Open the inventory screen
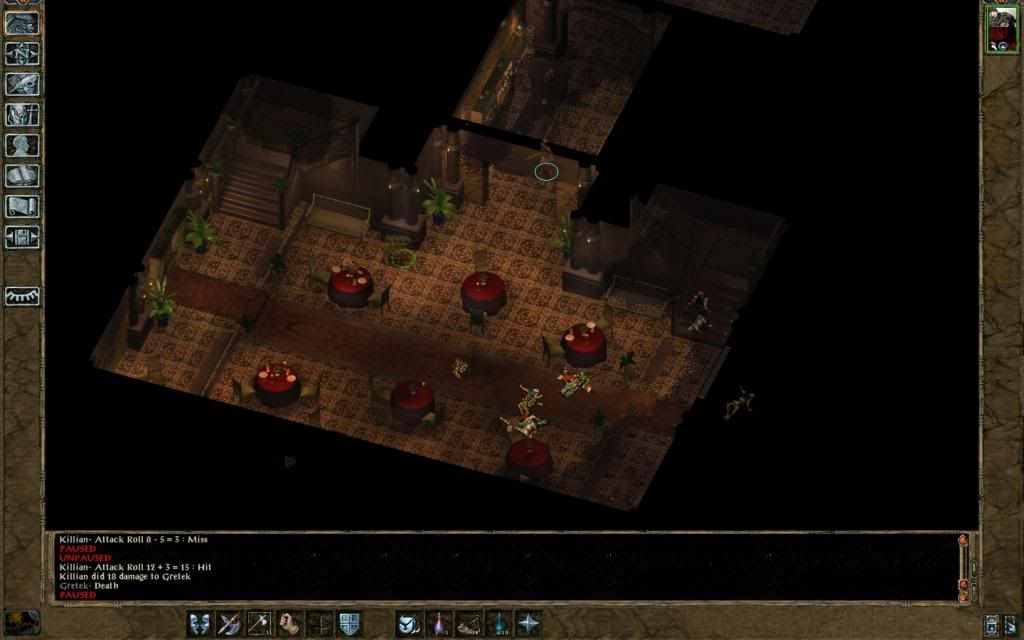1024x640 pixels. (x=22, y=115)
